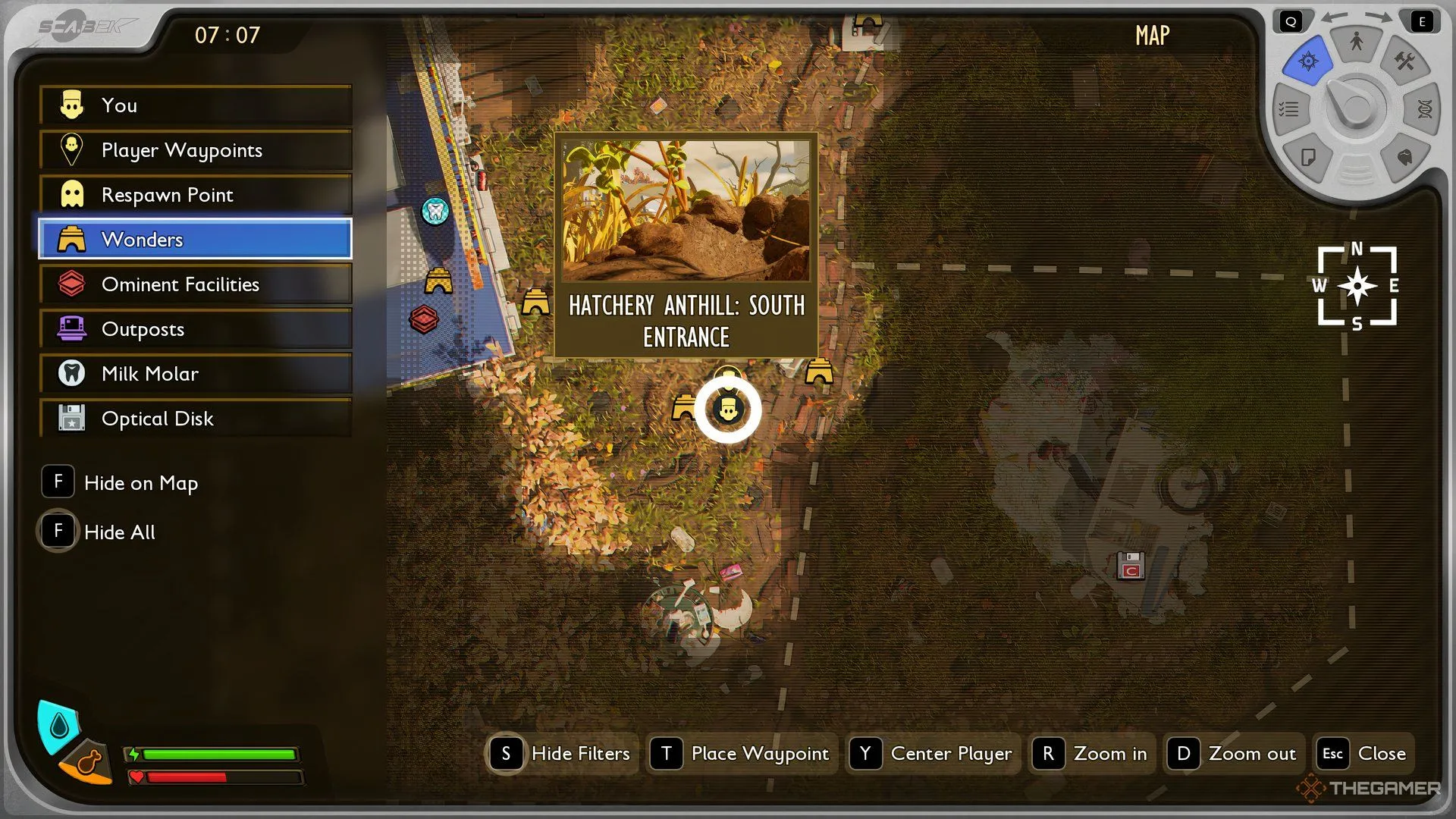Screen dimensions: 1456x819
Task: Select the Milk Molar filter
Action: click(x=196, y=374)
